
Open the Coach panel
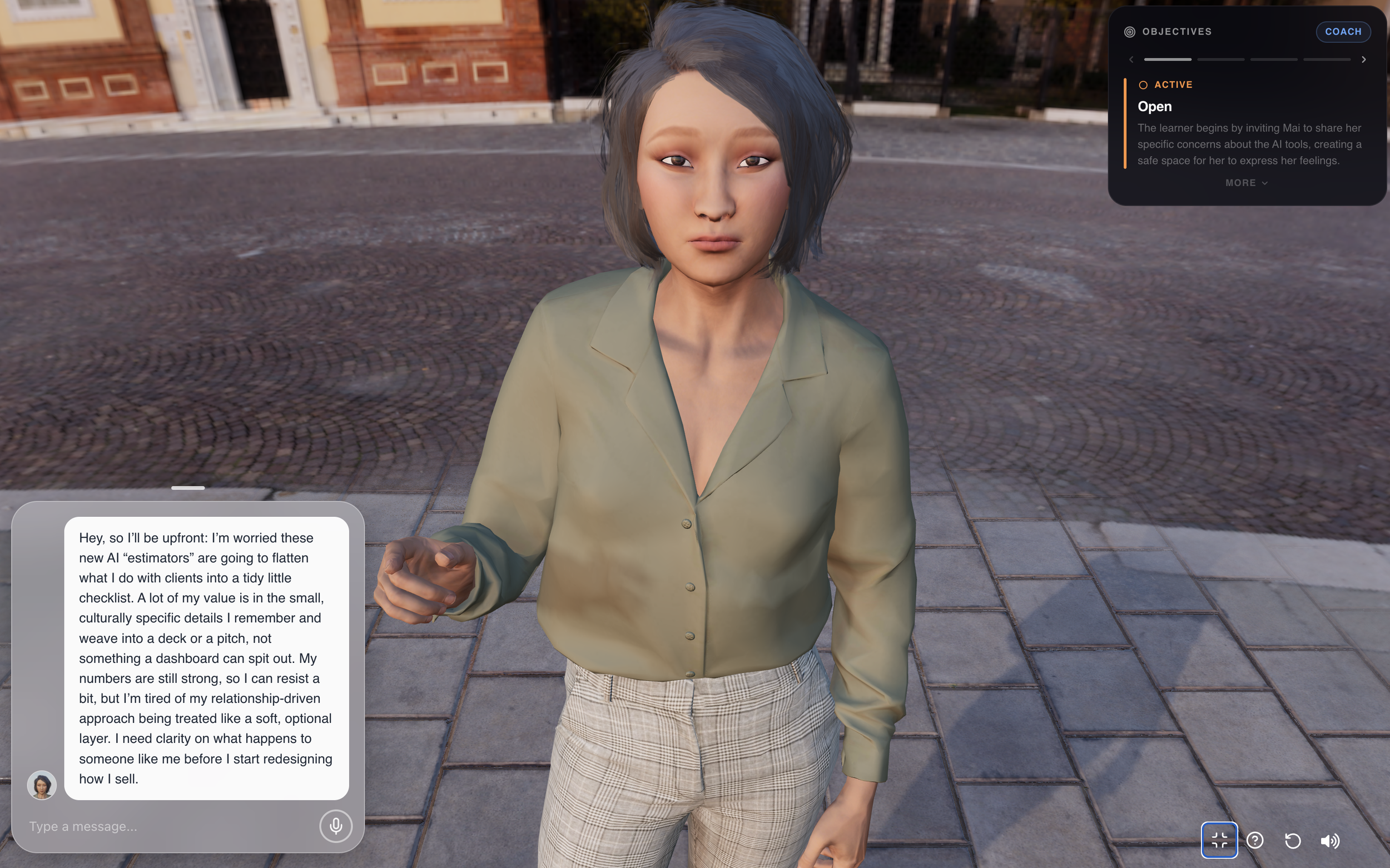pos(1342,32)
